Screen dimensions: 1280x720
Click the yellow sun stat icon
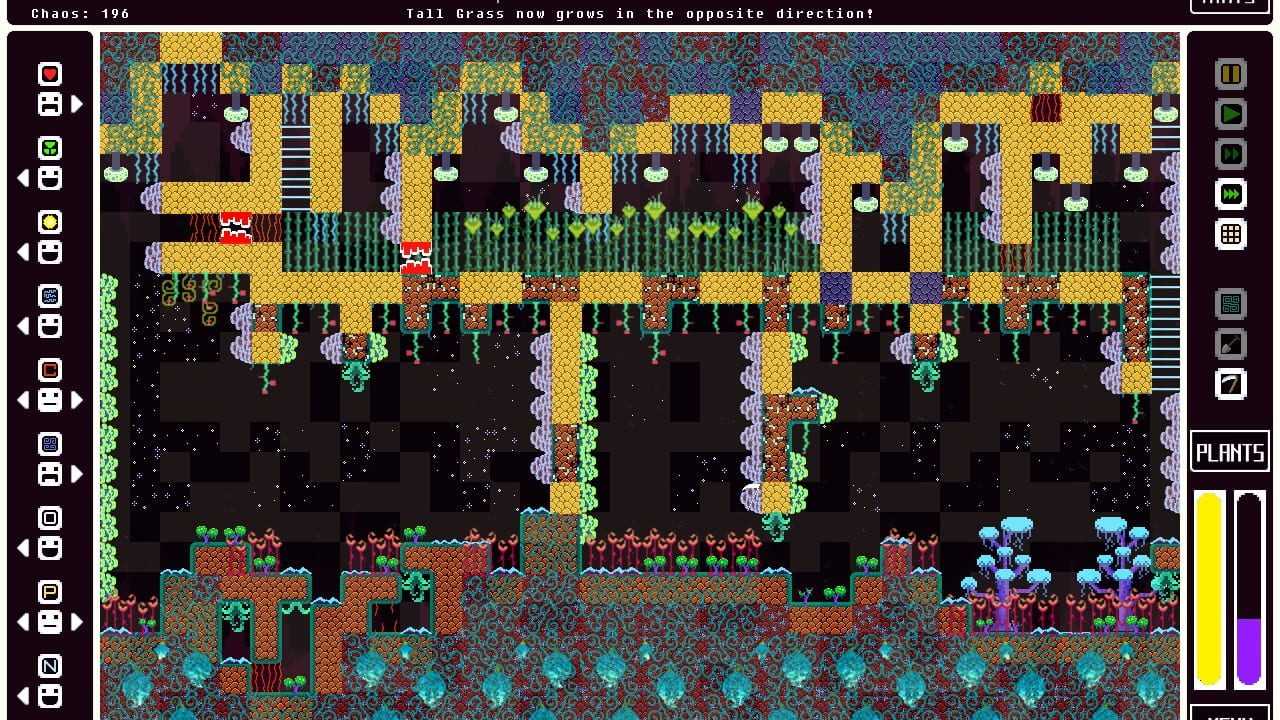click(50, 222)
